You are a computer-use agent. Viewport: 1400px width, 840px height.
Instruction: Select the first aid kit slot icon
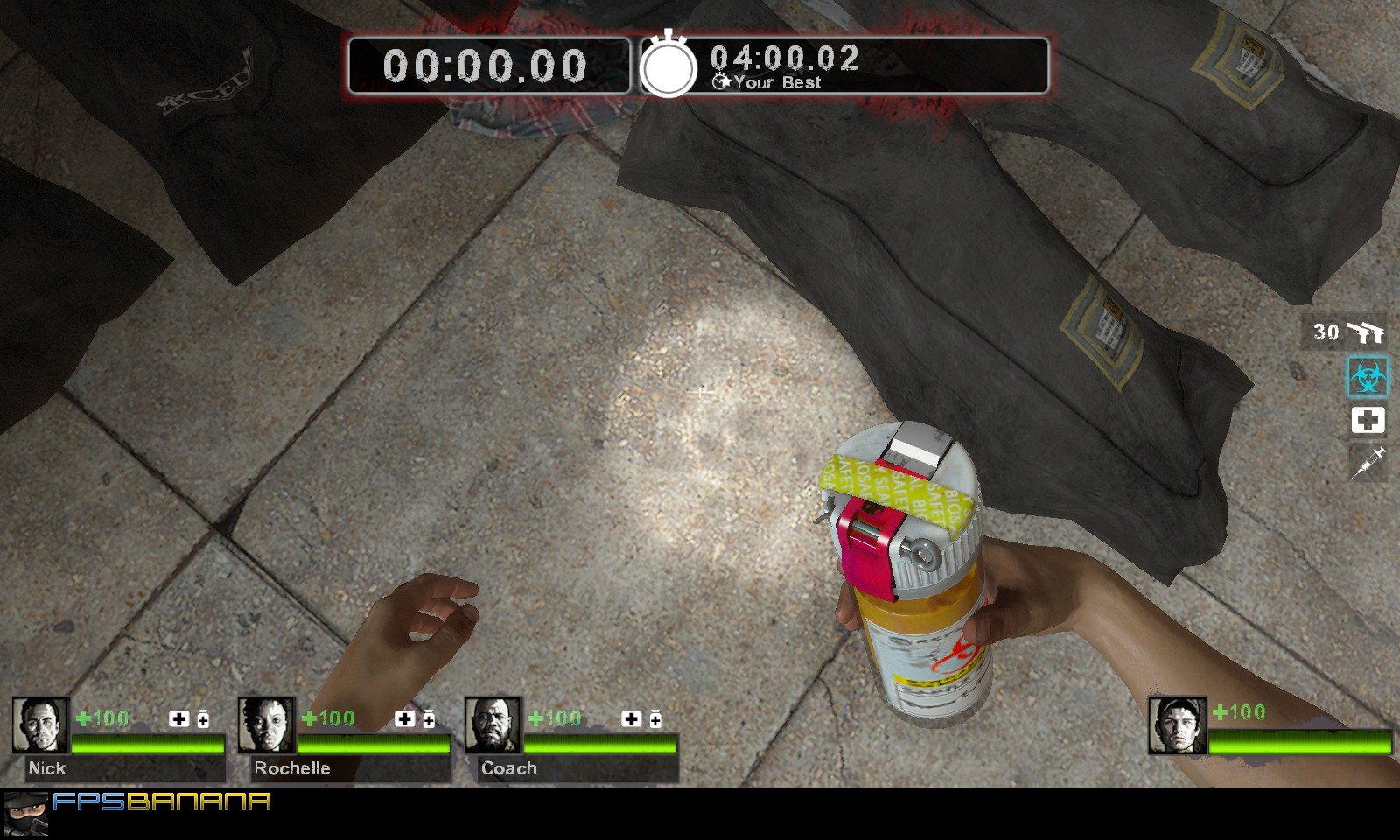[1370, 421]
